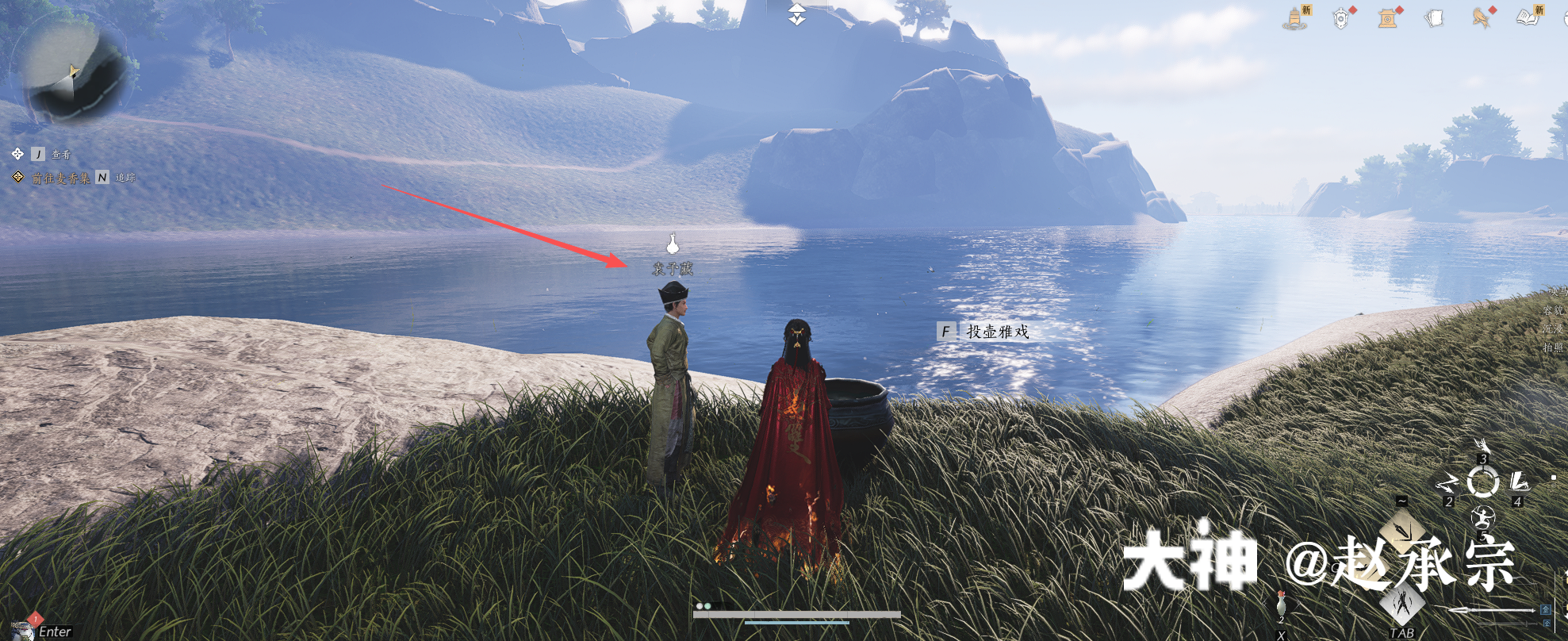
Task: Click the bell icon marked 新
Action: pyautogui.click(x=1296, y=17)
